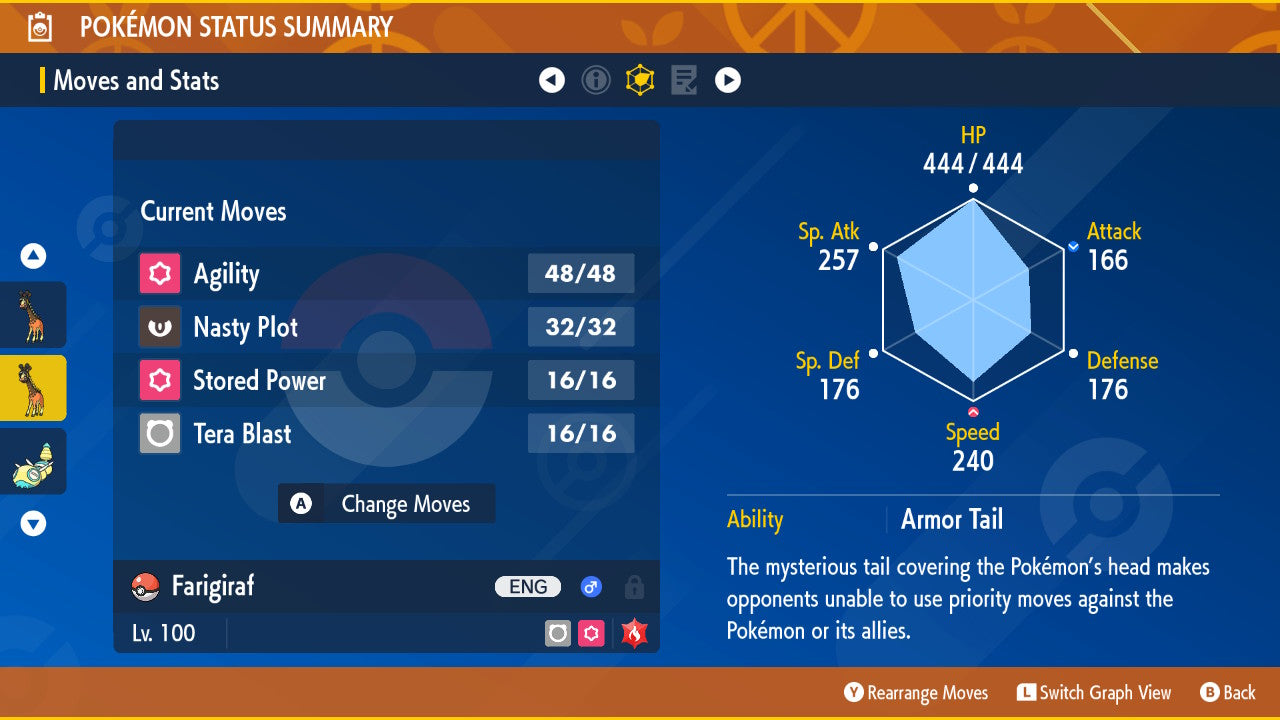
Task: Pick the Tera Blast move row
Action: [386, 434]
